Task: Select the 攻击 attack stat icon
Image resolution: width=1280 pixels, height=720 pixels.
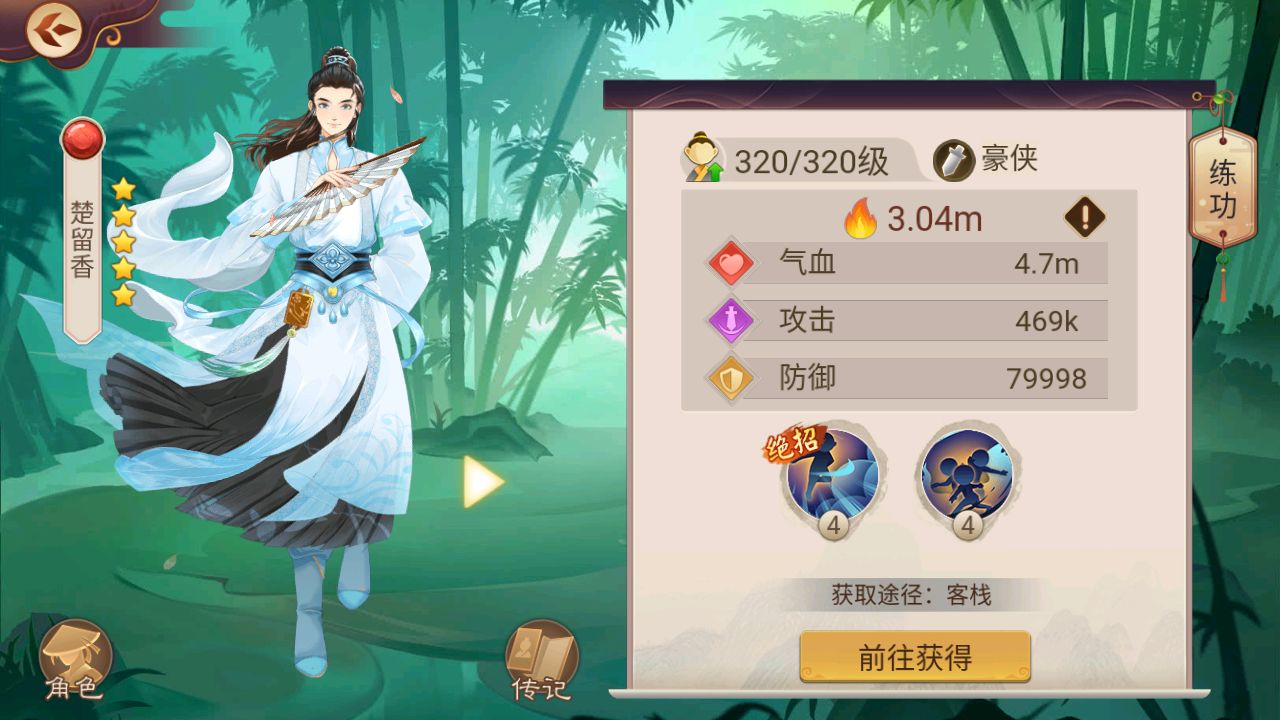Action: (731, 321)
